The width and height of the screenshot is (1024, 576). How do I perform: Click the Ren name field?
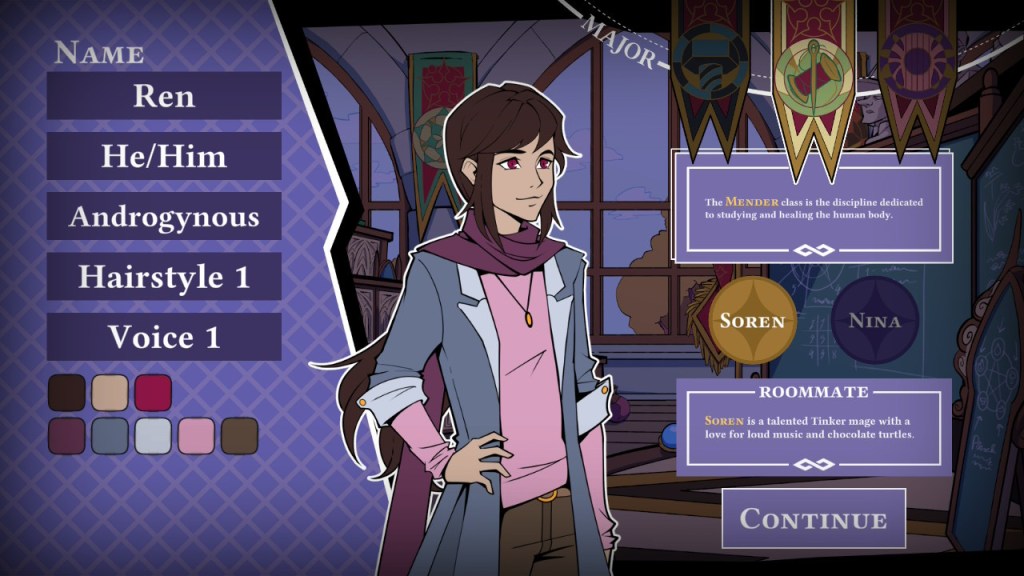pos(164,96)
